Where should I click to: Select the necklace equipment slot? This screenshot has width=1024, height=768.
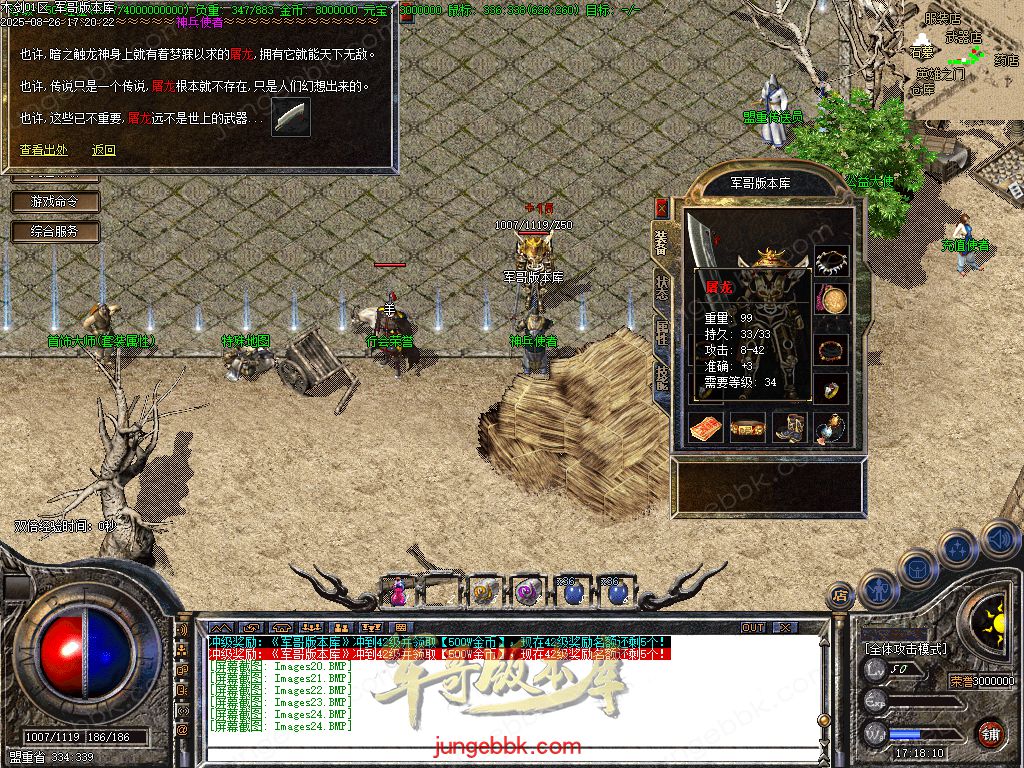[831, 262]
